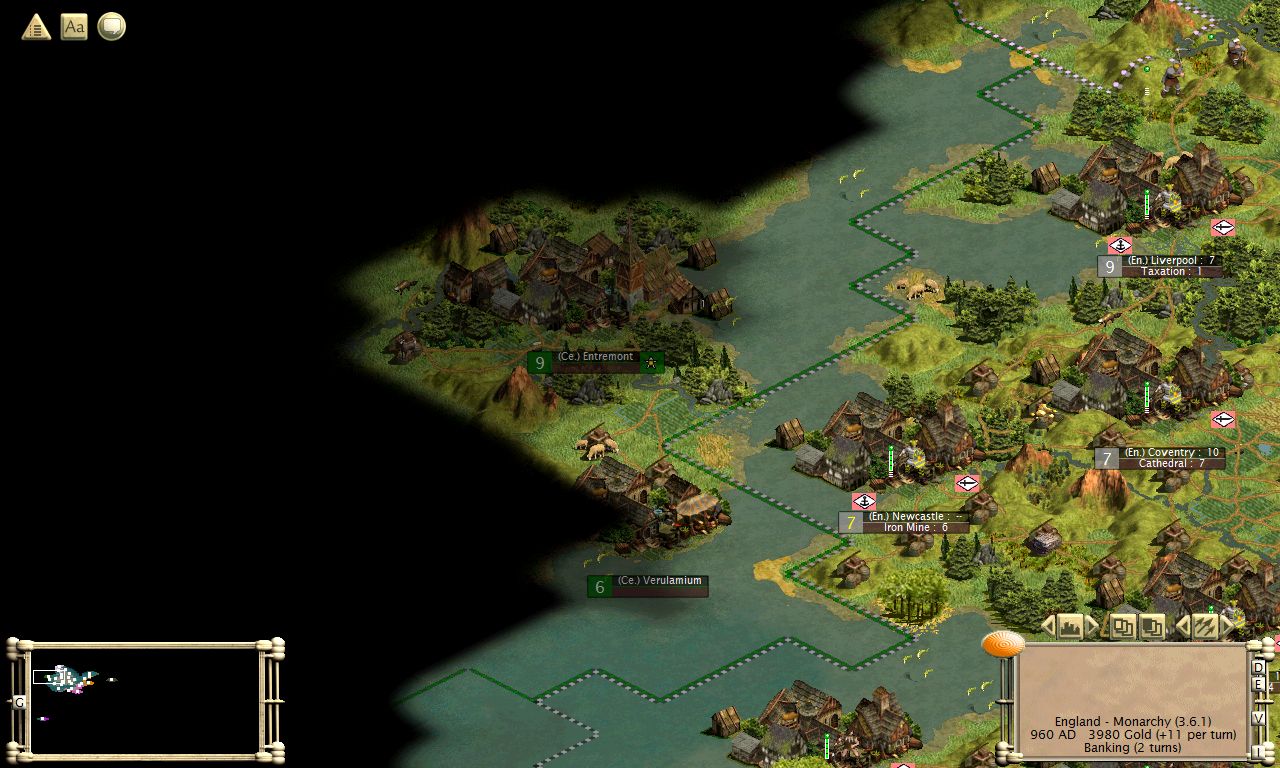Image resolution: width=1280 pixels, height=768 pixels.
Task: Open the Banking research status line
Action: point(1132,748)
